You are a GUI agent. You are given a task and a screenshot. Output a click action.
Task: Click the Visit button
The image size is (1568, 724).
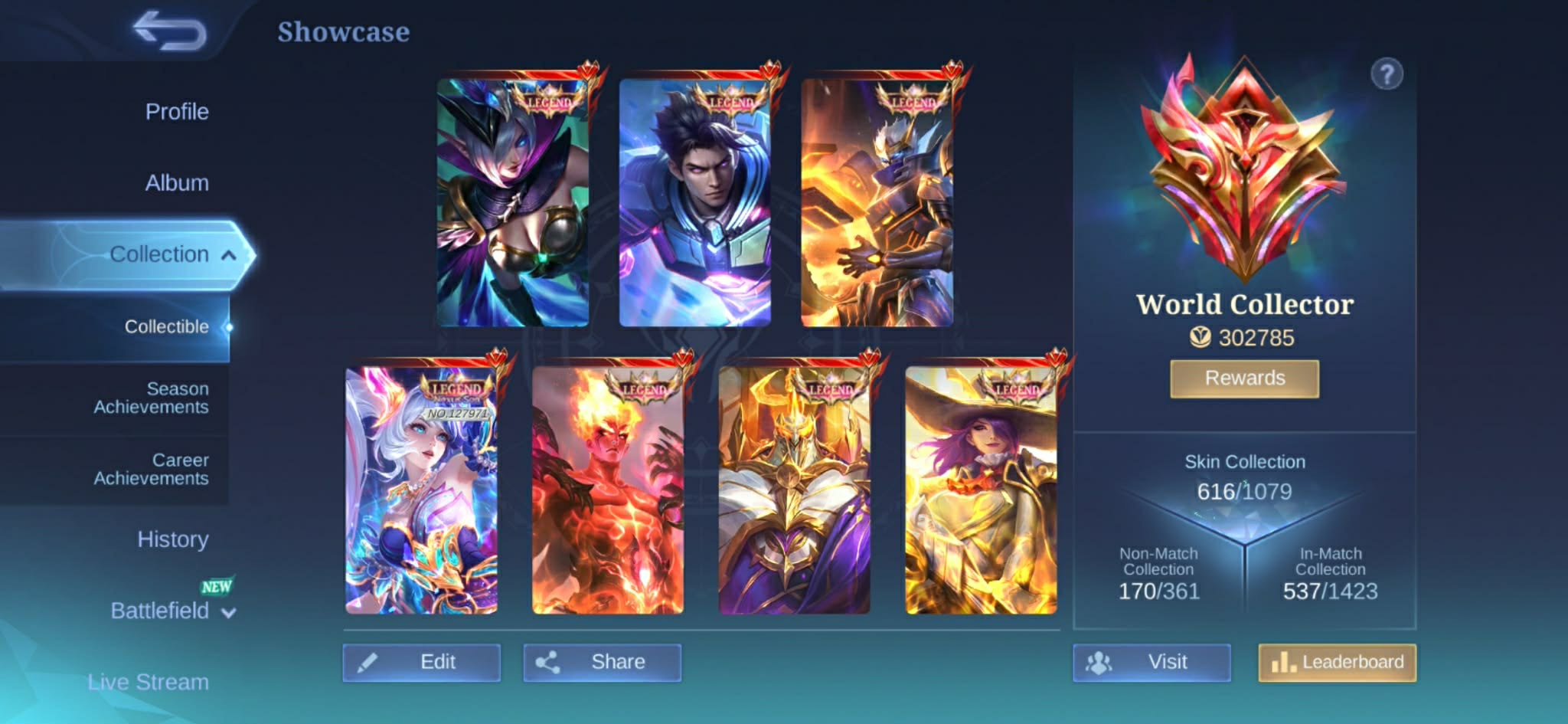point(1151,663)
